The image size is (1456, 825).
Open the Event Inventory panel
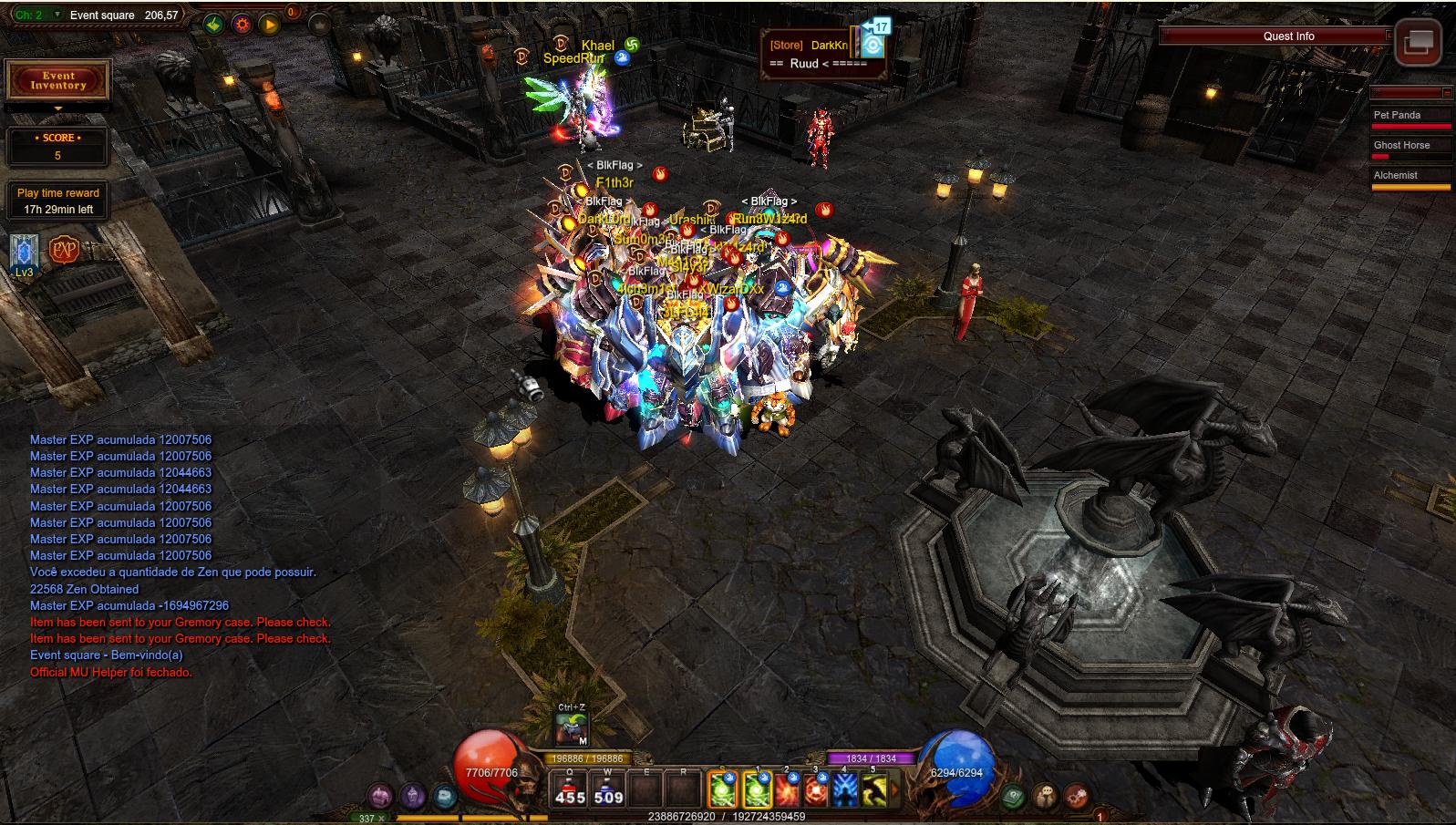coord(58,81)
